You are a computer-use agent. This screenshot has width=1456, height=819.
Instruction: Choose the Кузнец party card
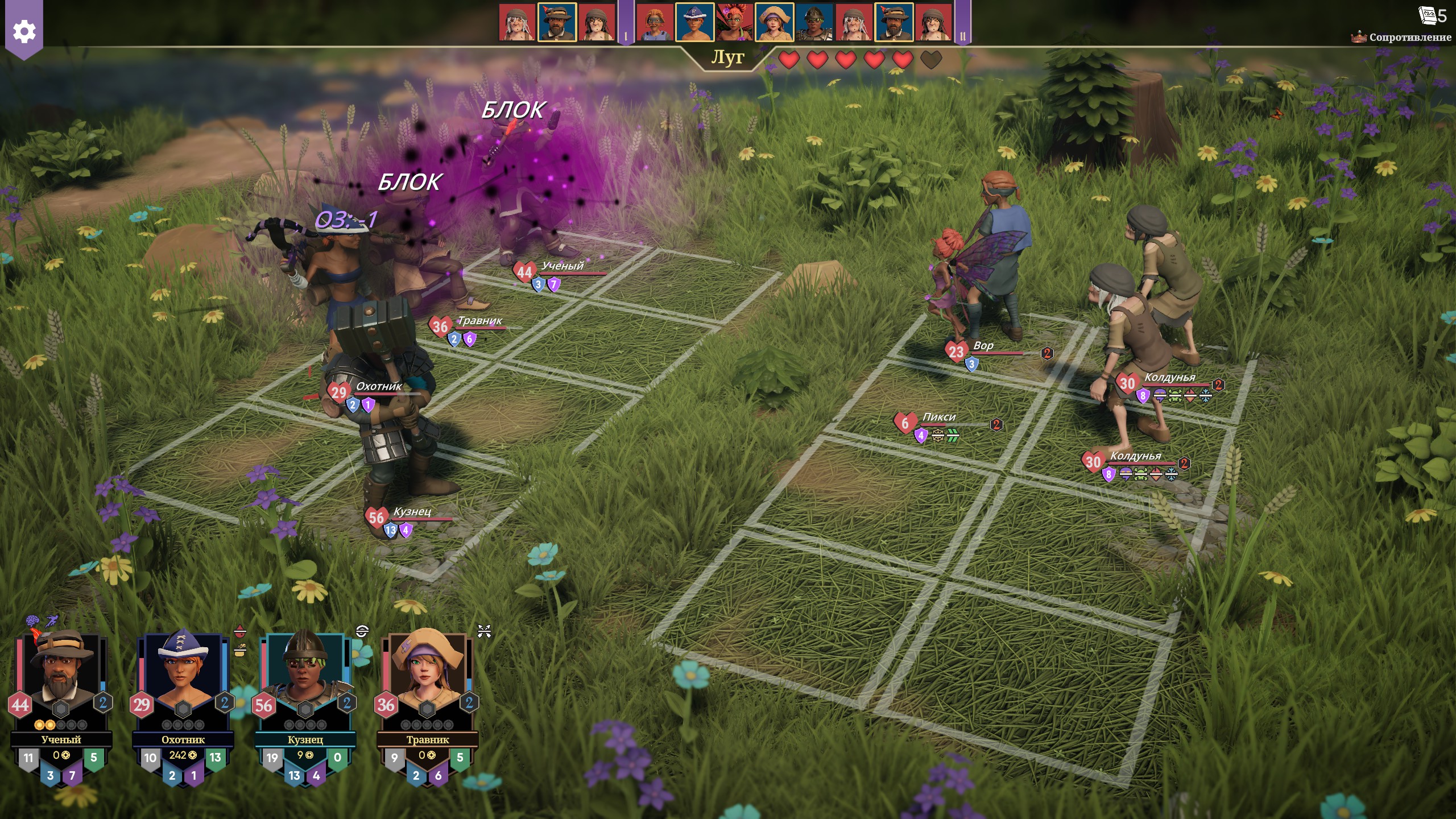[x=305, y=705]
